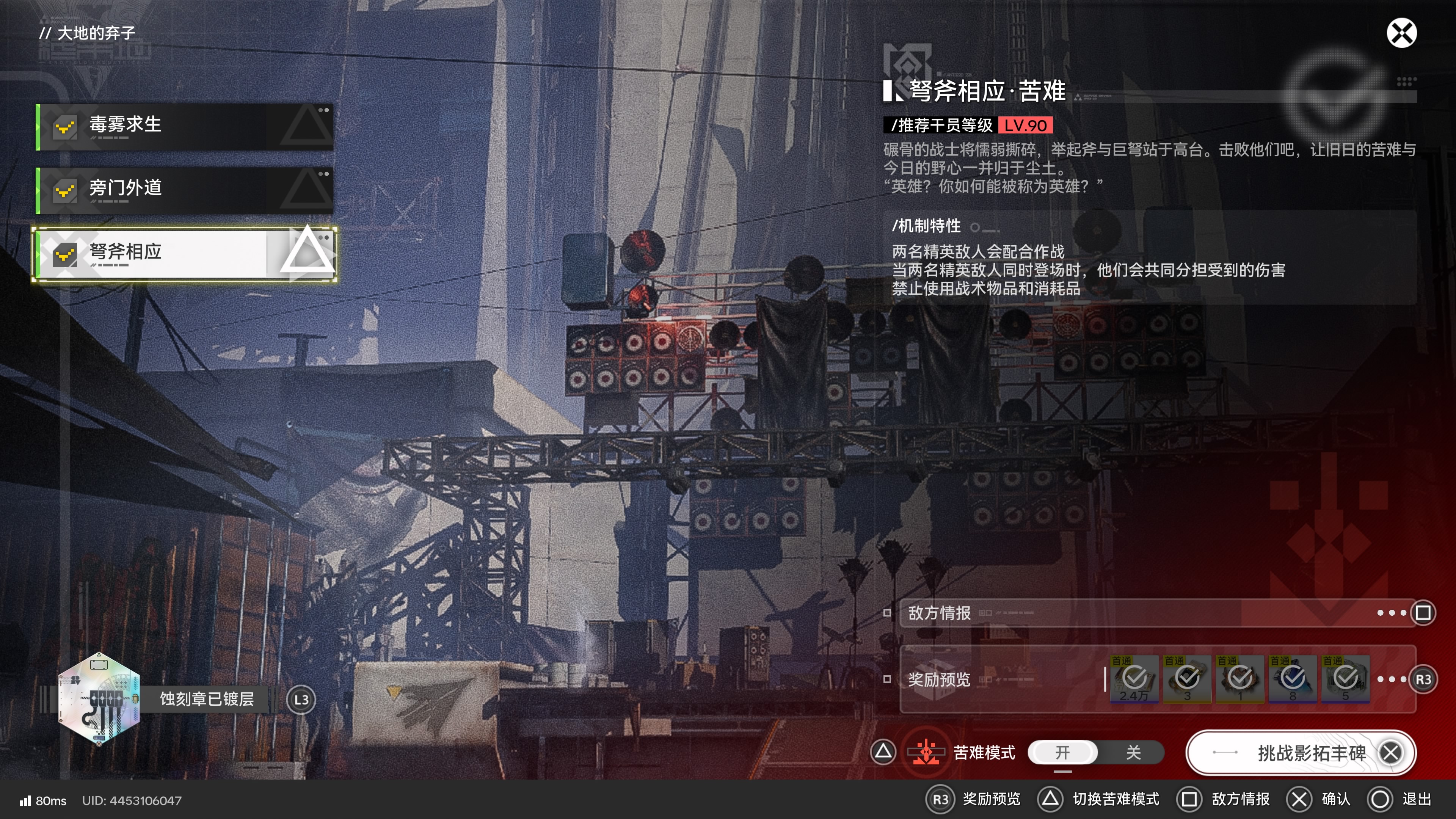This screenshot has height=819, width=1456.
Task: Turn 苦难模式 on with 开
Action: [1062, 752]
